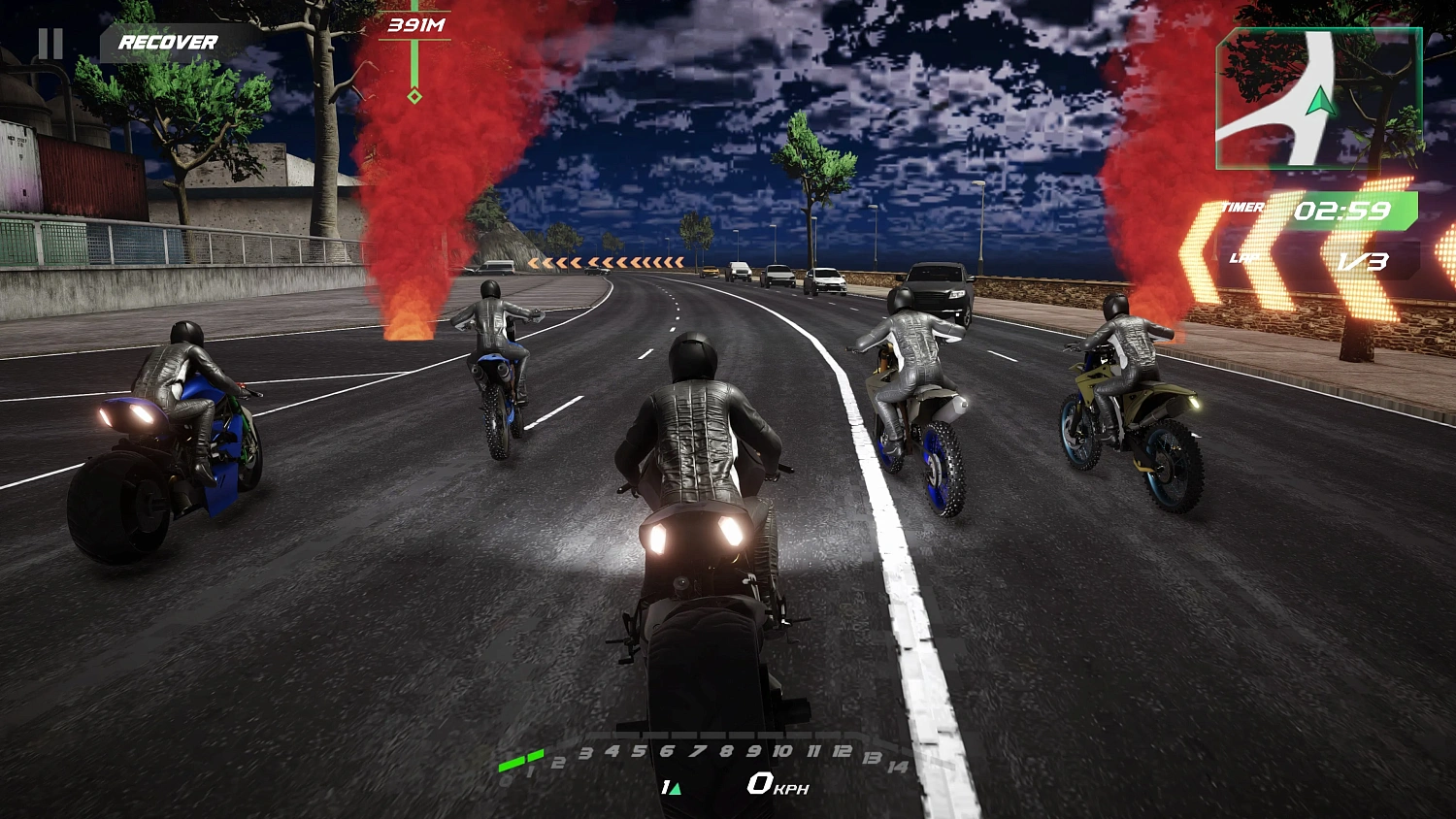
Task: Click the LAP counter showing 1/3
Action: coord(1363,258)
